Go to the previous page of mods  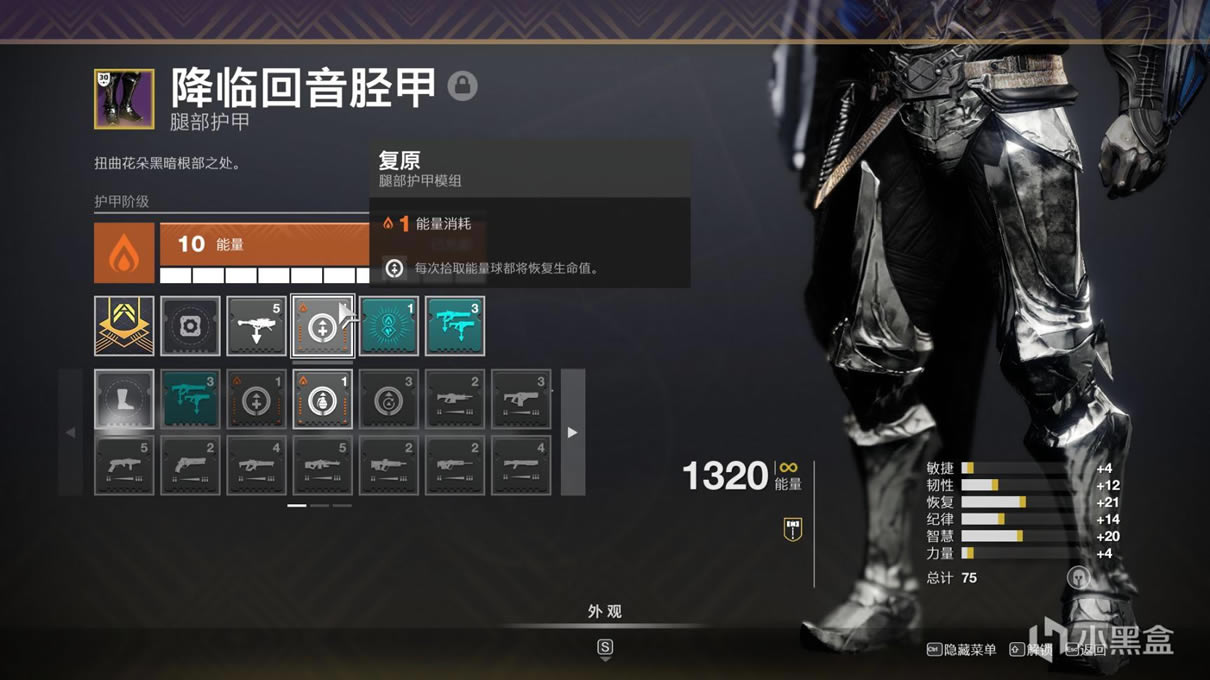(70, 433)
